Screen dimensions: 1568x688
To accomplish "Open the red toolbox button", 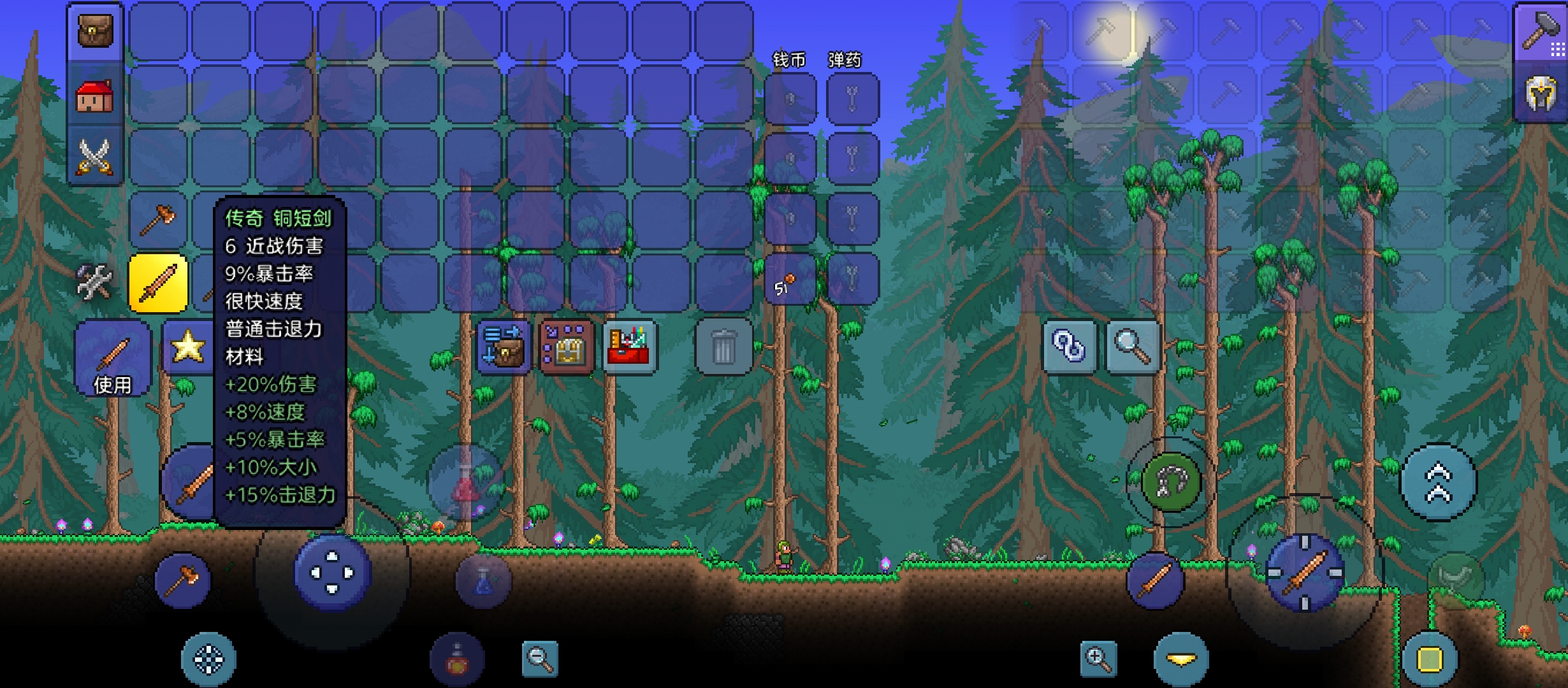I will (x=629, y=346).
